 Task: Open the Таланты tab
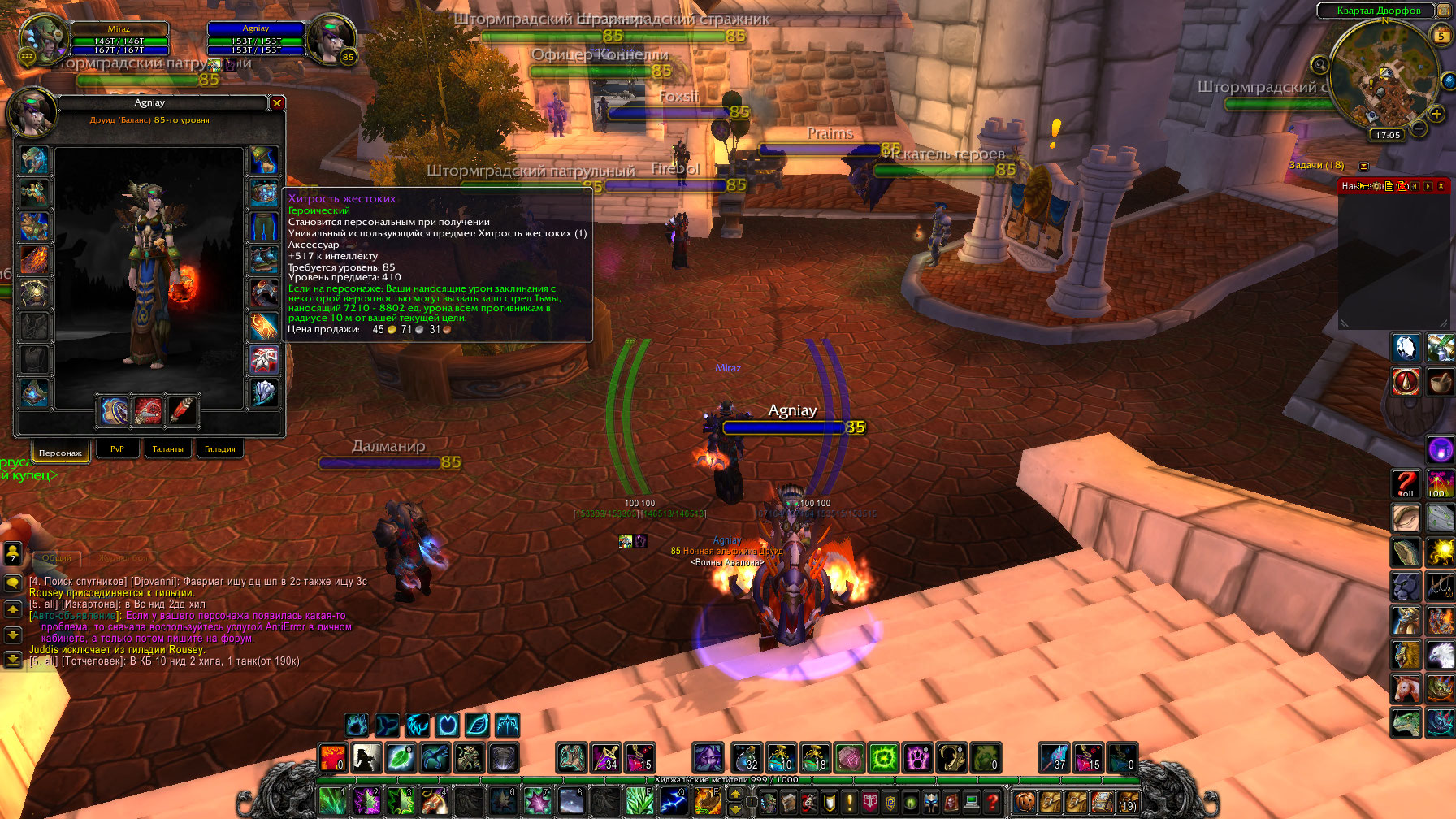[168, 448]
